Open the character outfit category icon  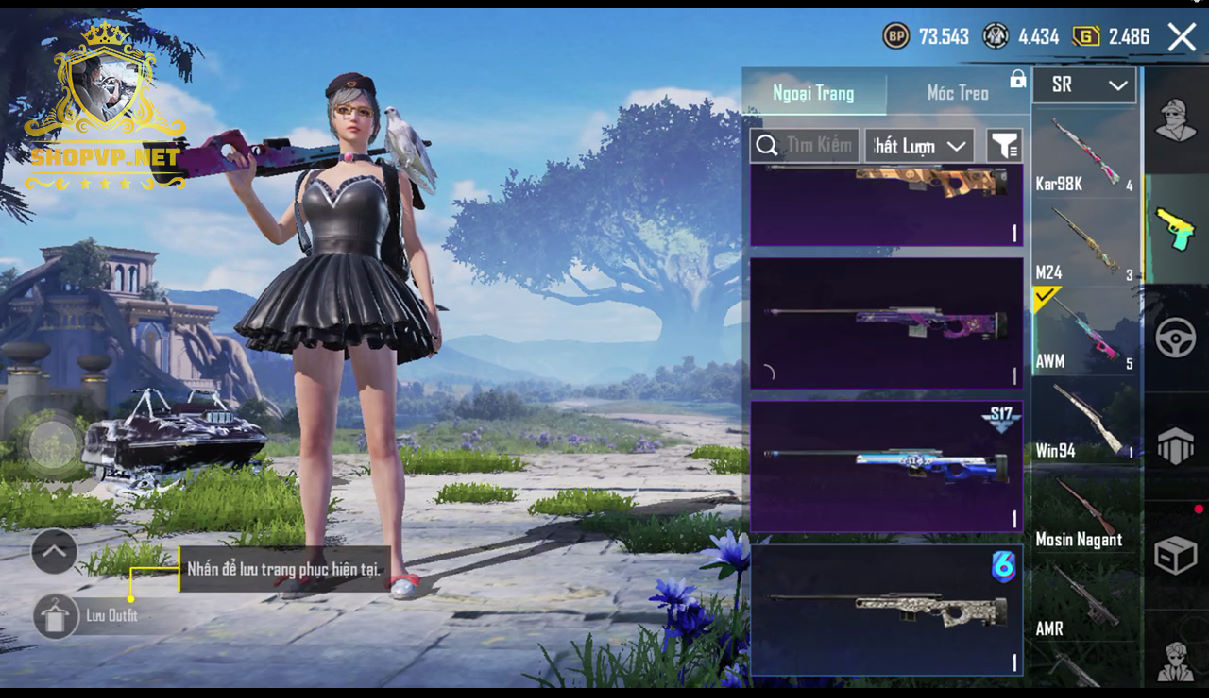[1176, 121]
